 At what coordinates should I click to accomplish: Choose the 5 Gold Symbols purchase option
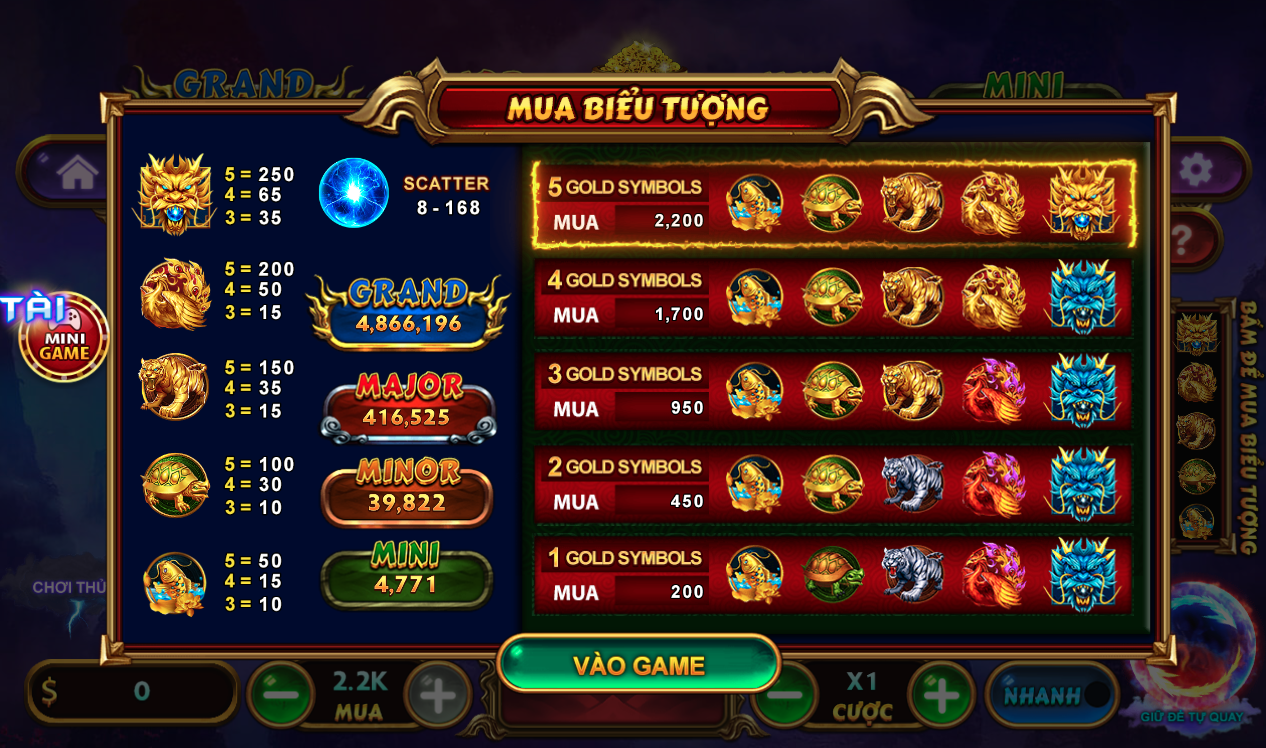(x=834, y=204)
